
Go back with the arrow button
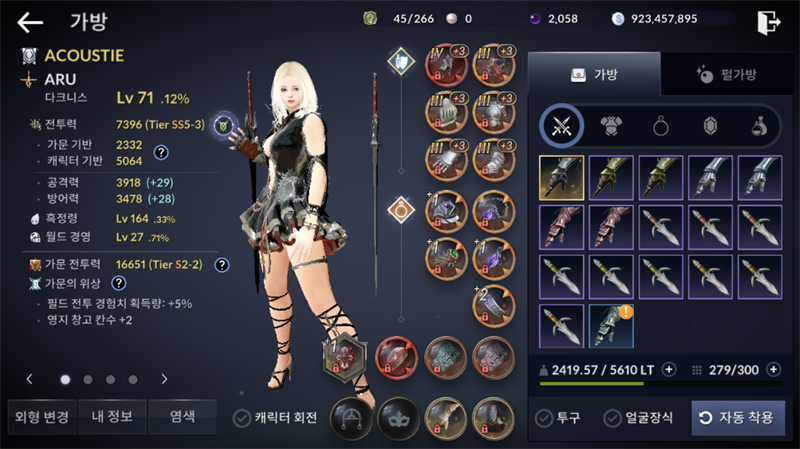coord(30,22)
